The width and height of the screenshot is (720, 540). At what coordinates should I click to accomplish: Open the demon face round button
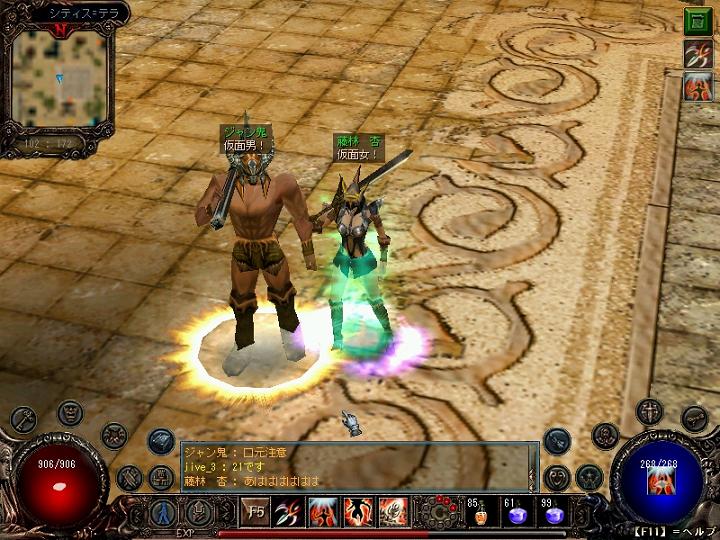(70, 411)
